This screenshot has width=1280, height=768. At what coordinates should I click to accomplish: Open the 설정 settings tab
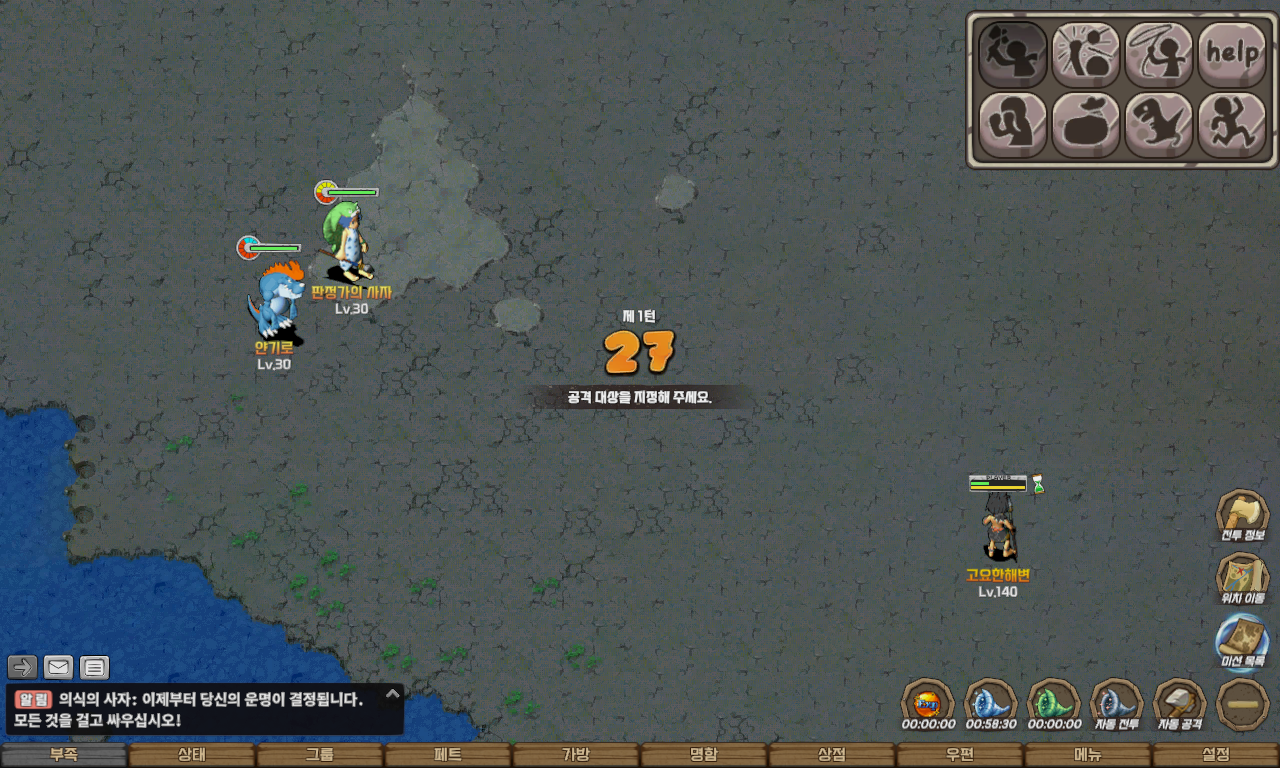point(1216,755)
